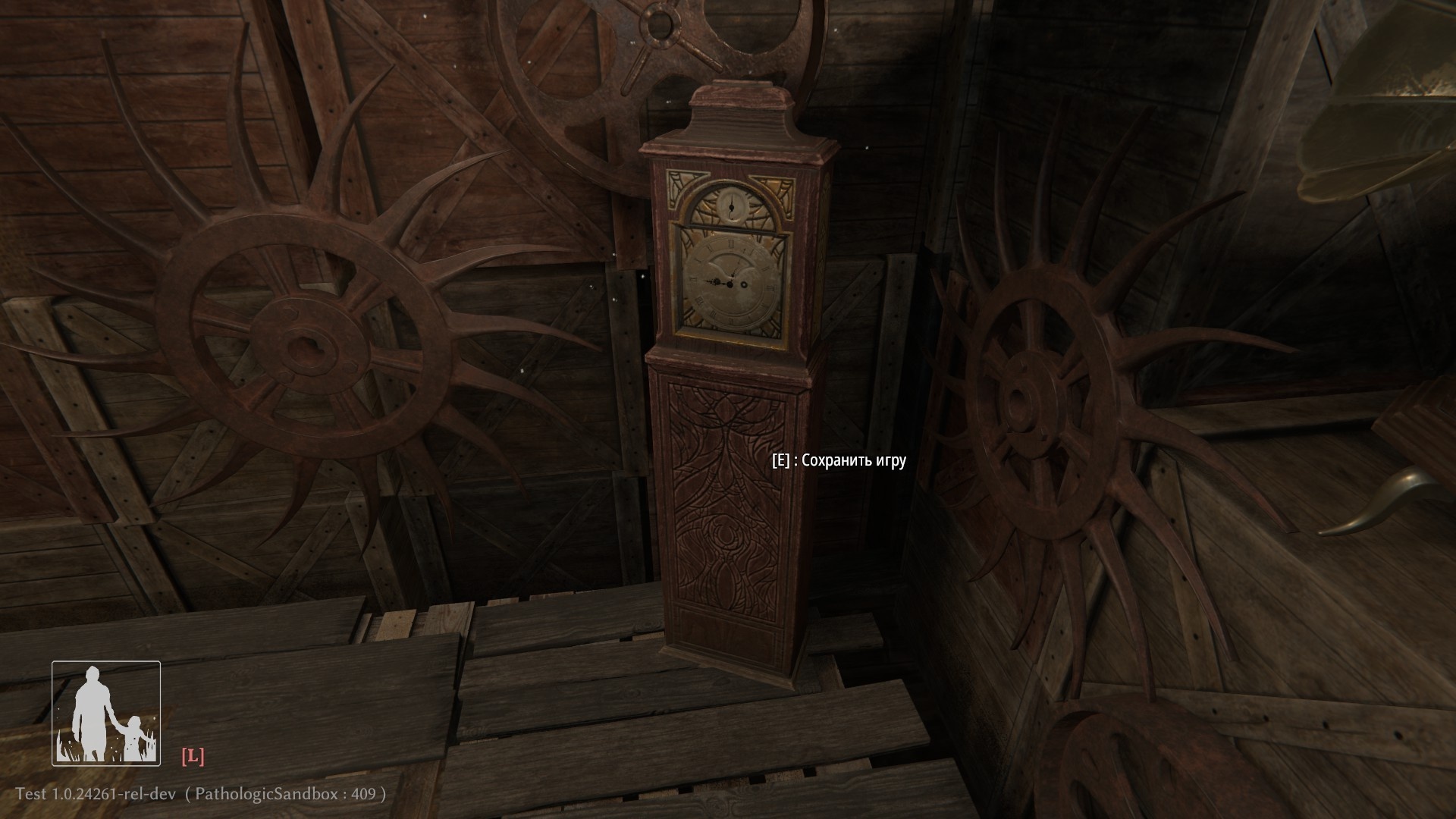
Task: Click the small subdial above the clock face
Action: click(x=732, y=205)
